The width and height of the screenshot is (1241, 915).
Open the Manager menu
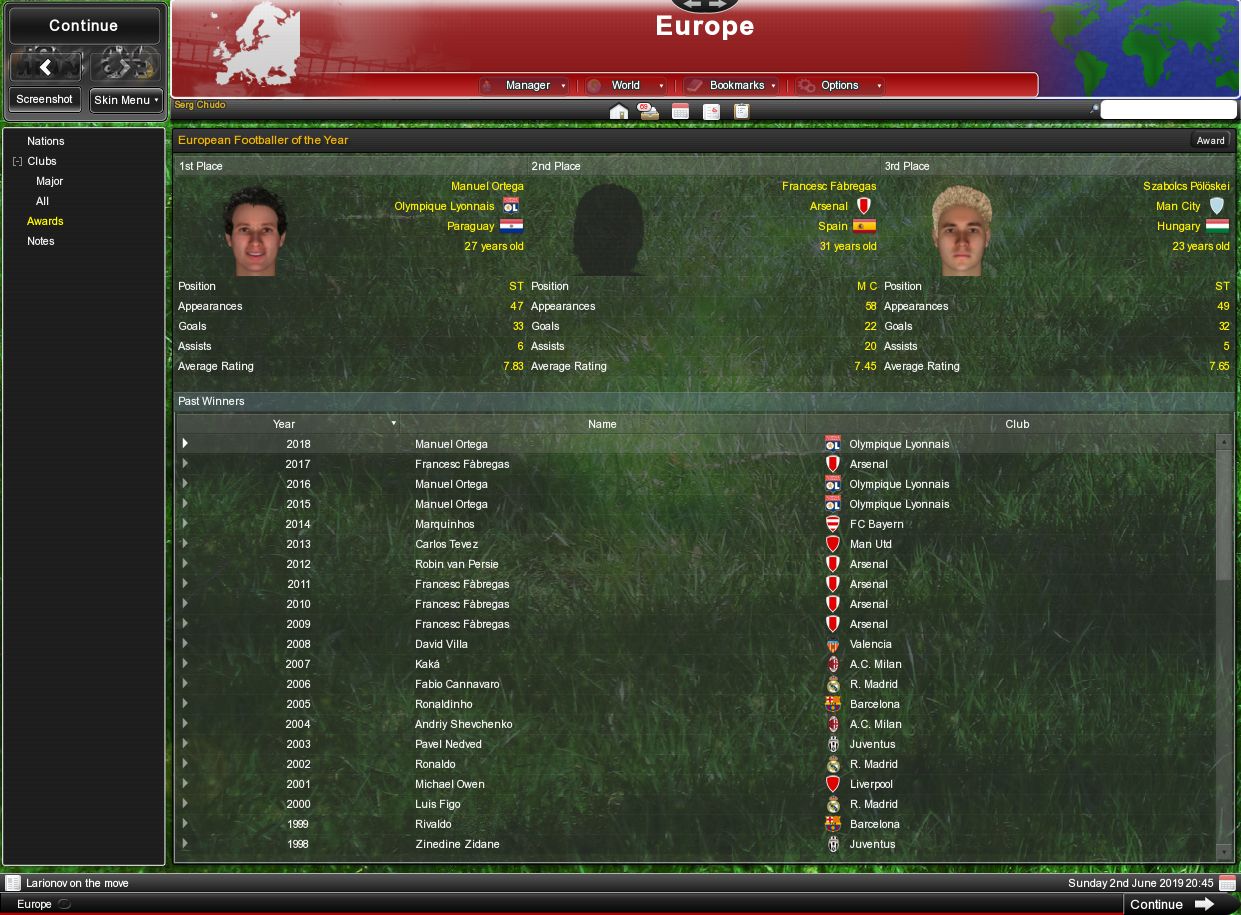click(x=527, y=86)
